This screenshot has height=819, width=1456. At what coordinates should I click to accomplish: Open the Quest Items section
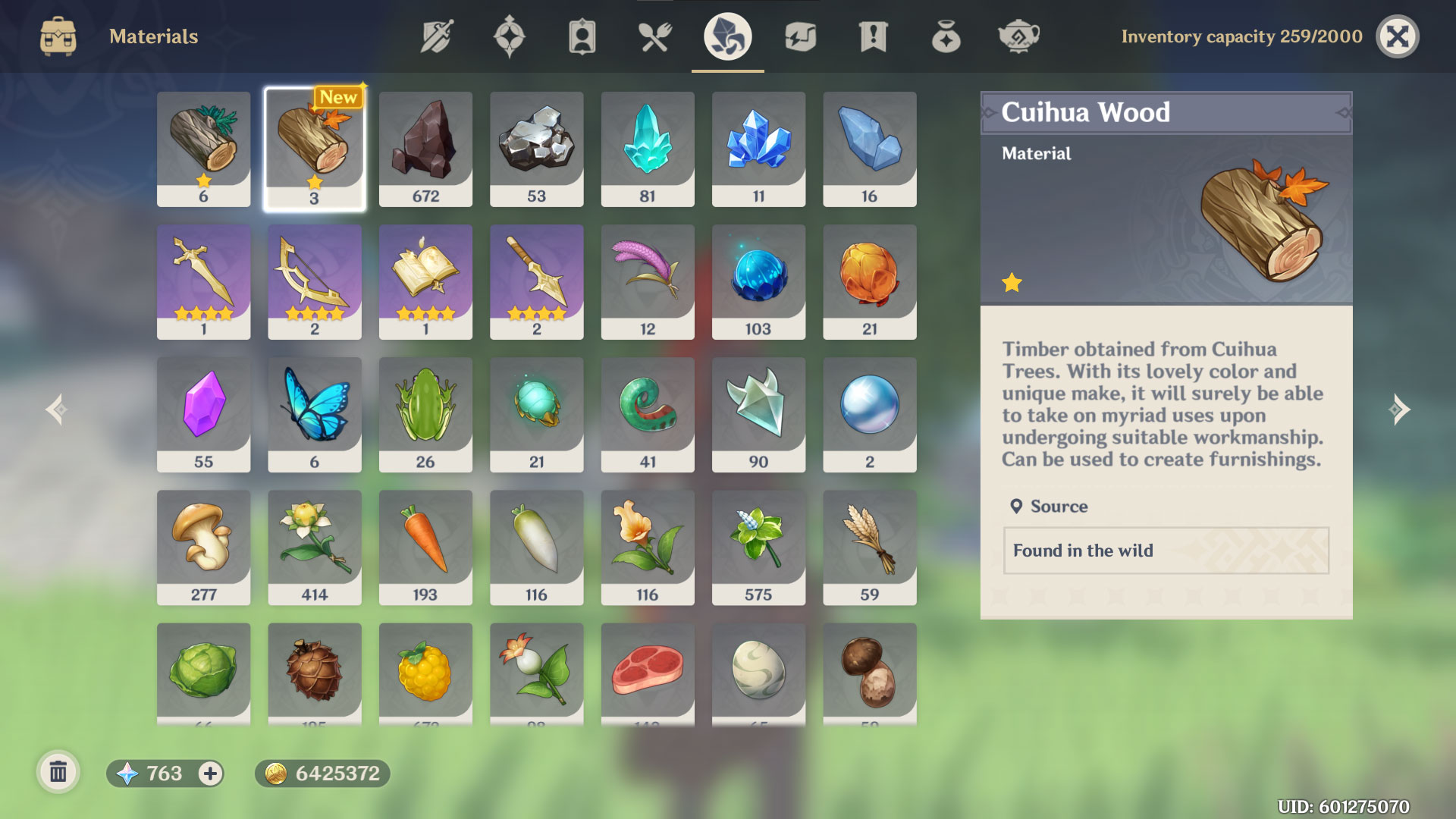click(x=873, y=36)
